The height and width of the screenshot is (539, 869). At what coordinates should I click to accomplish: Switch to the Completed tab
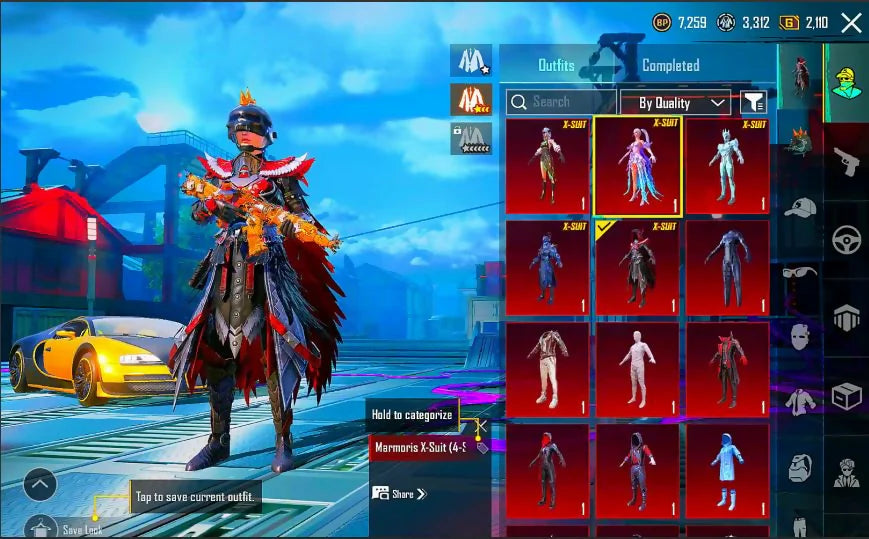coord(670,66)
